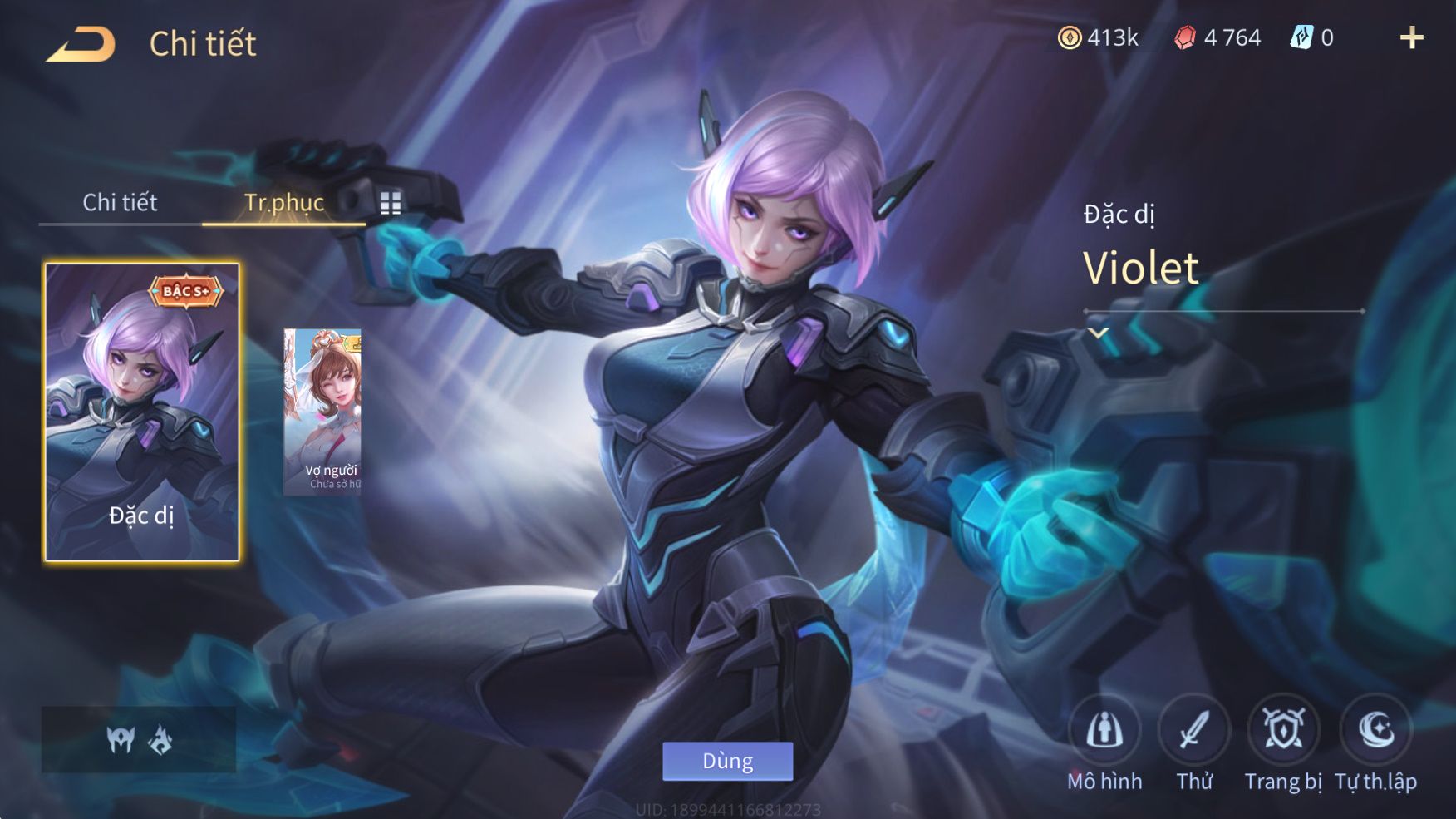Image resolution: width=1456 pixels, height=819 pixels.
Task: Choose the Vợ người skin card
Action: click(322, 412)
